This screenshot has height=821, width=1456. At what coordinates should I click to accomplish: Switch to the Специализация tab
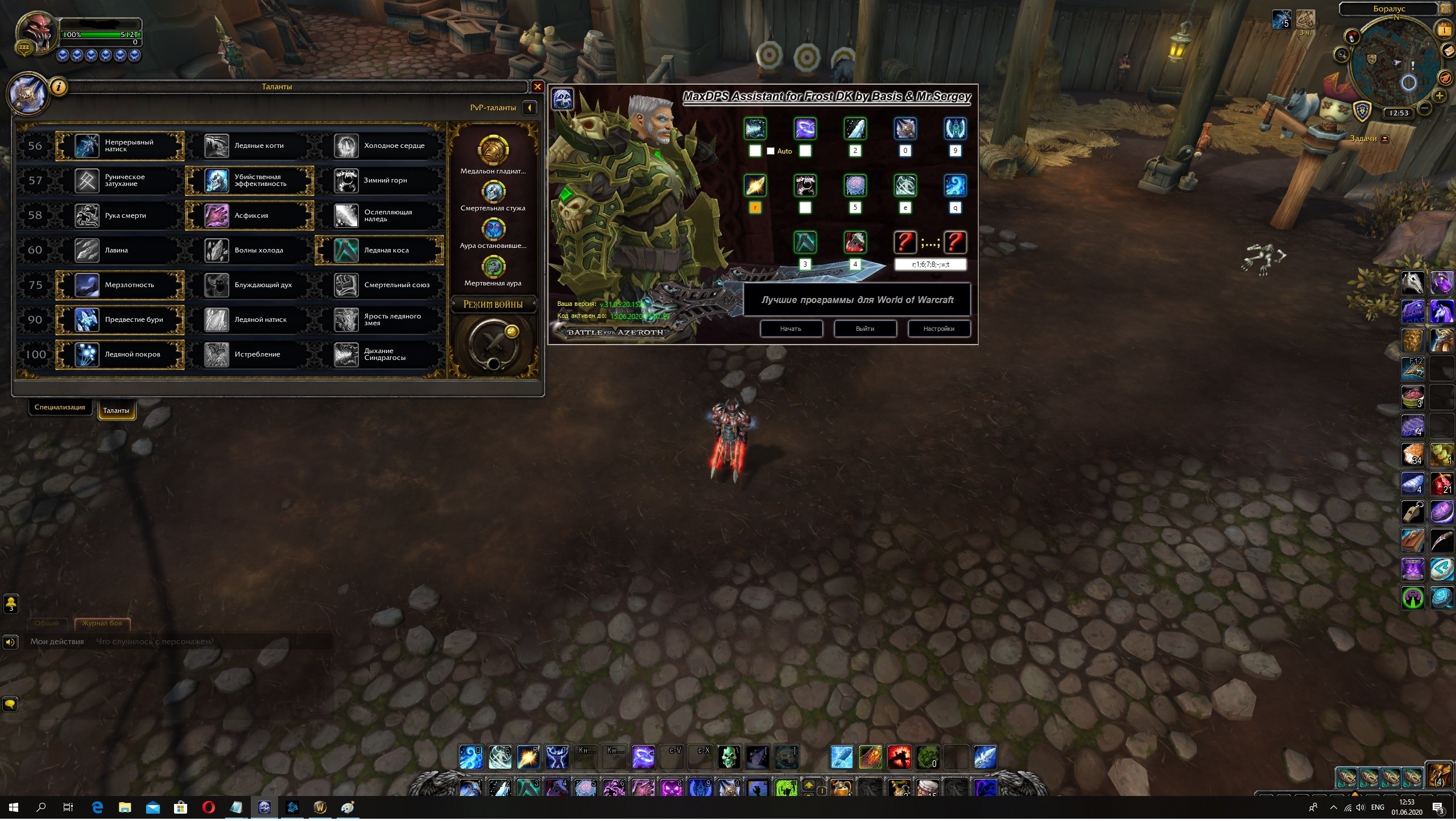point(60,407)
